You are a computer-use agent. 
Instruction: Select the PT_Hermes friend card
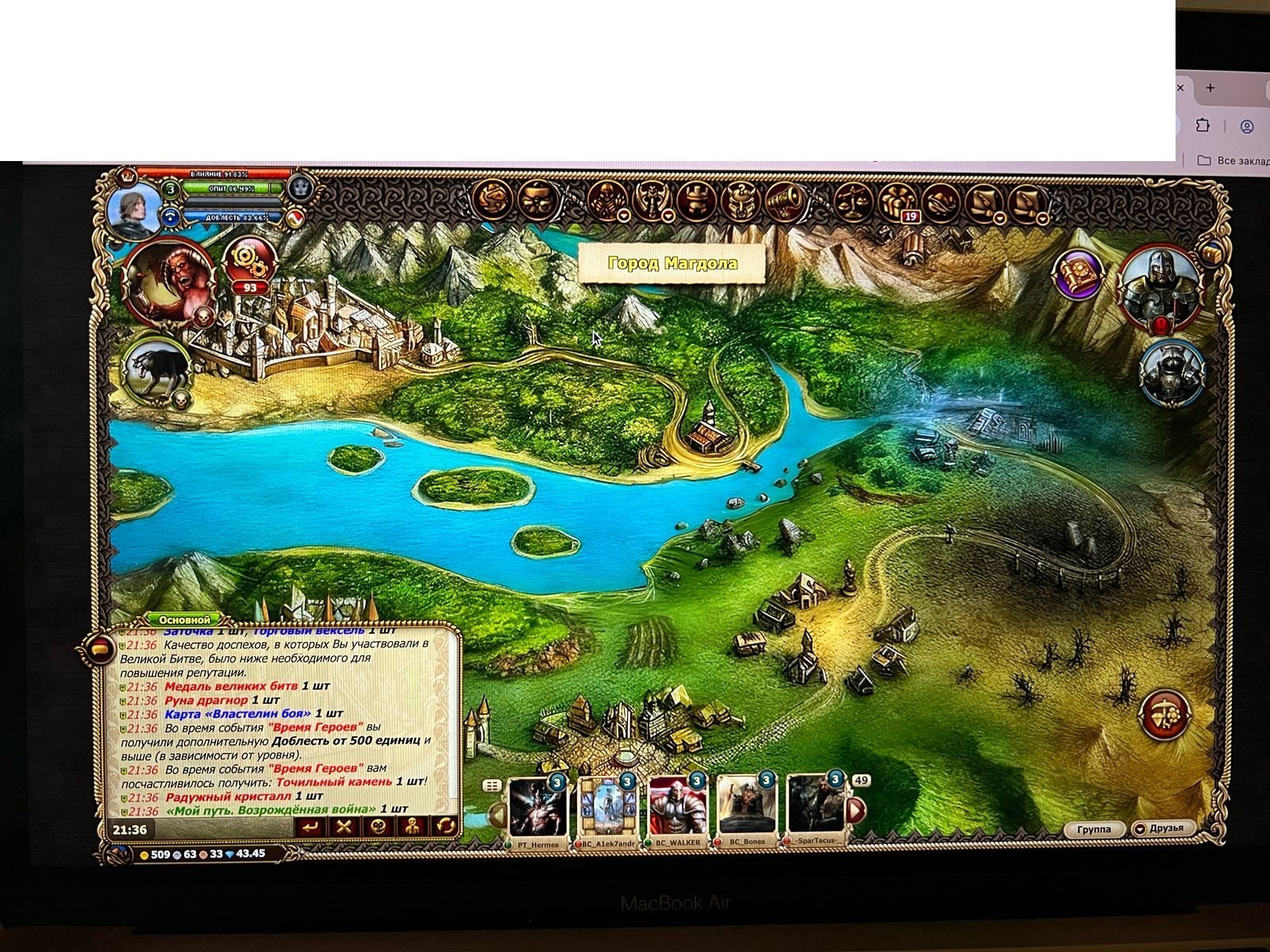coord(538,810)
